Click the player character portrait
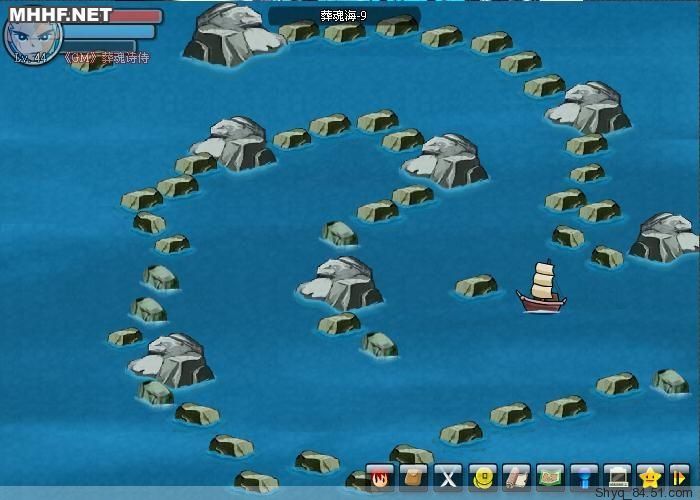This screenshot has height=500, width=700. 32,36
